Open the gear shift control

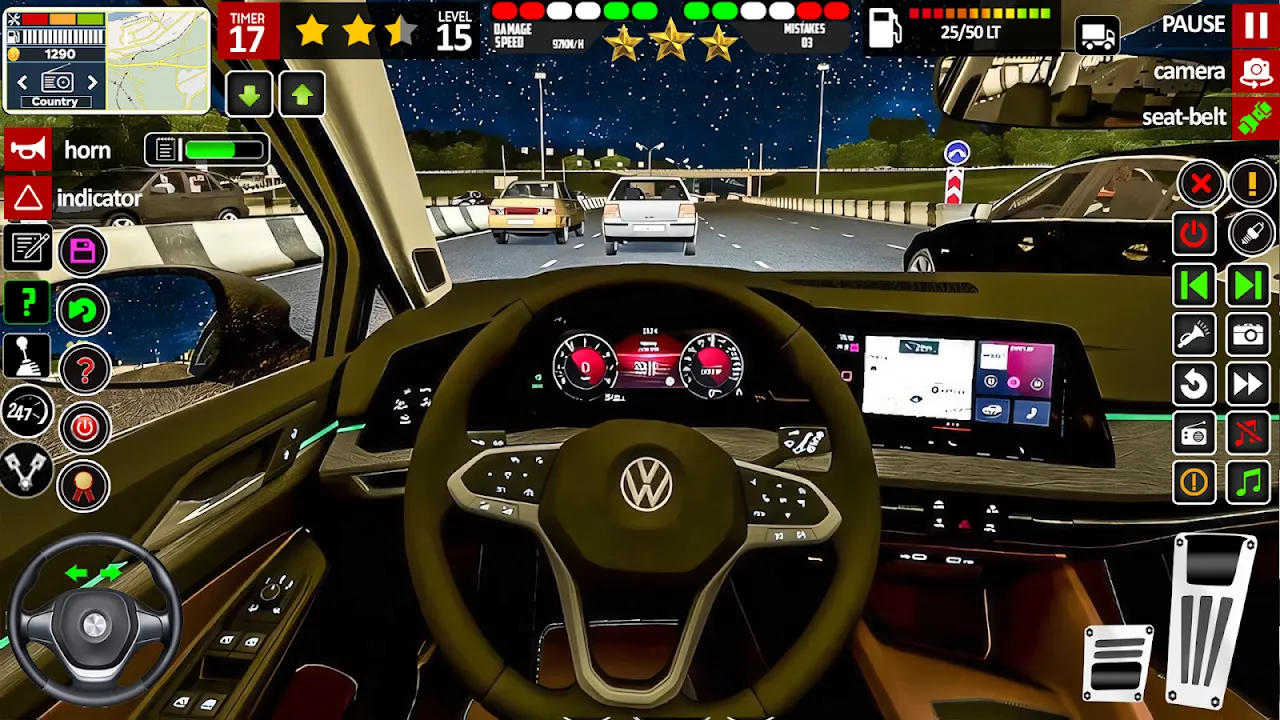[x=27, y=357]
